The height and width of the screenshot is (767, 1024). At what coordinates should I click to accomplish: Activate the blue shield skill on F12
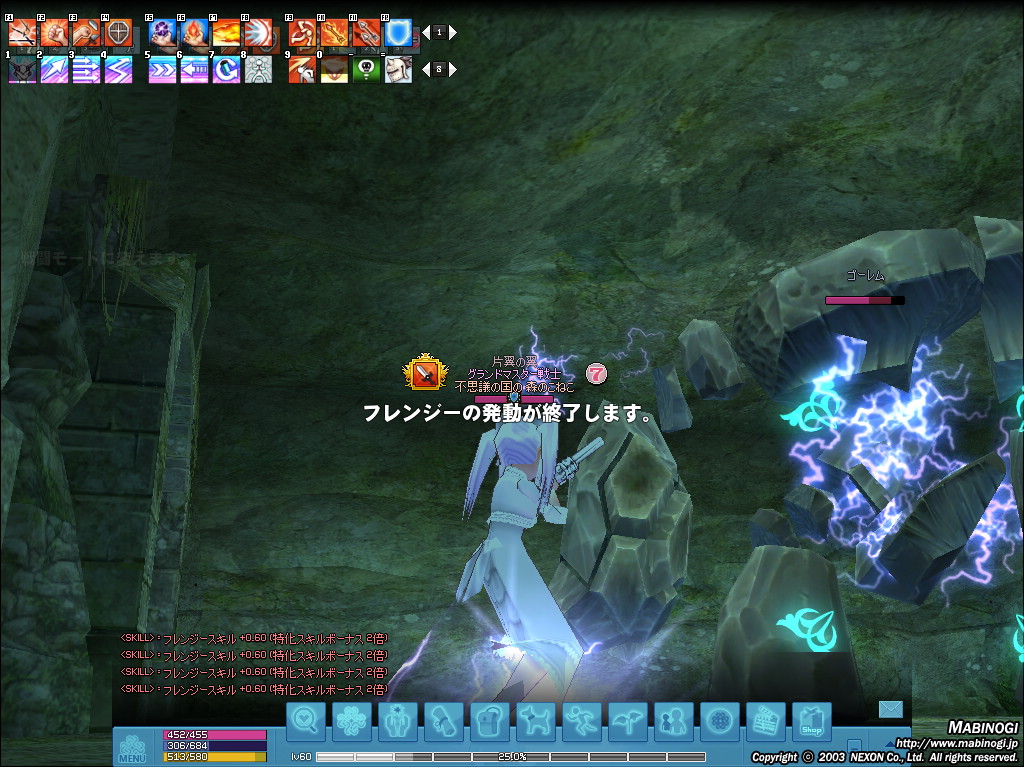pos(399,32)
